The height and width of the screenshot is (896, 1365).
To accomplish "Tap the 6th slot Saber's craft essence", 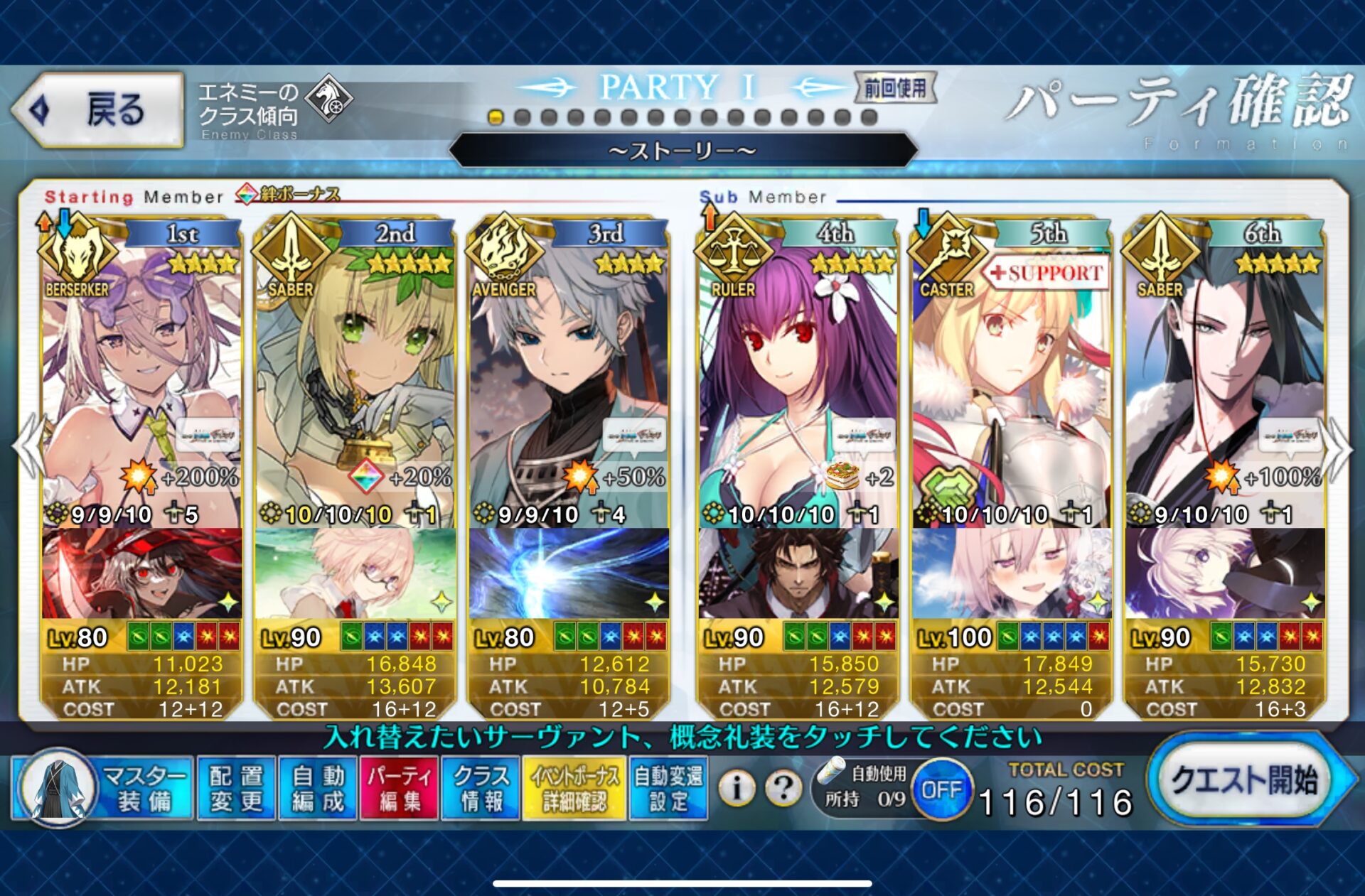I will pos(1224,573).
